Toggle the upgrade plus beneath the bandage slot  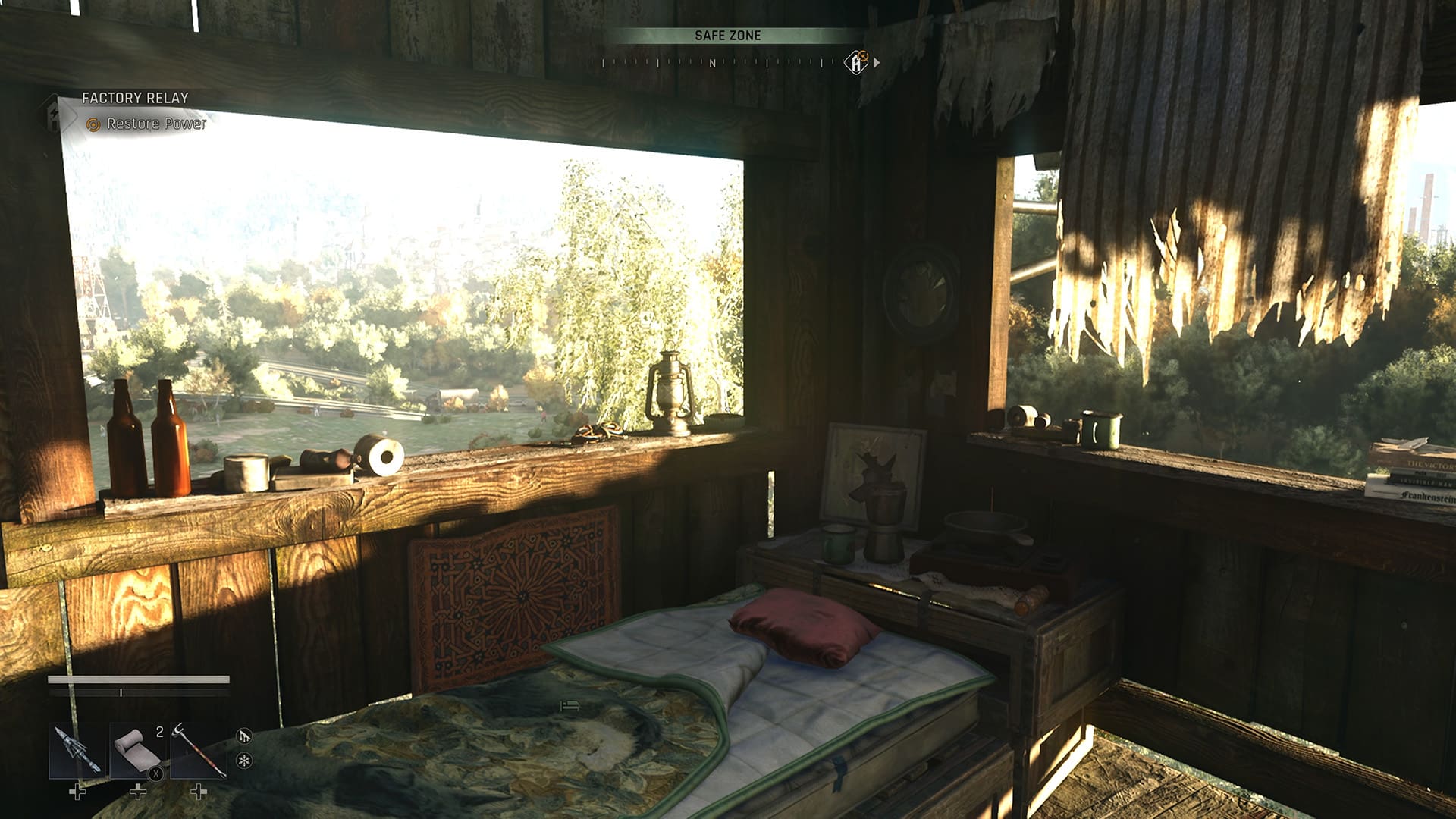point(139,792)
